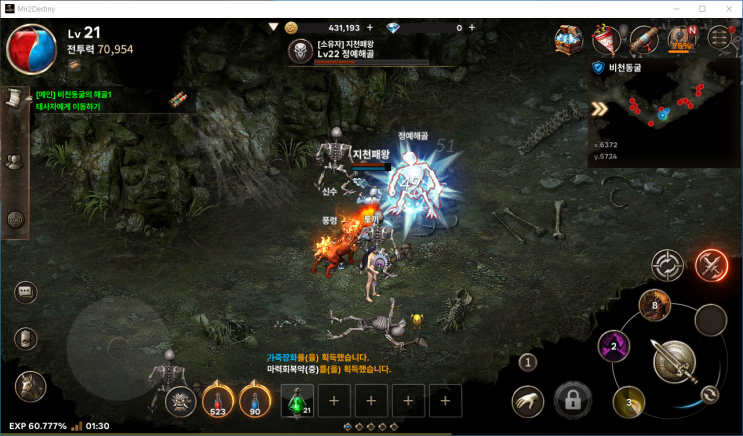
Task: Open the bag icon showing 75%
Action: coord(682,39)
